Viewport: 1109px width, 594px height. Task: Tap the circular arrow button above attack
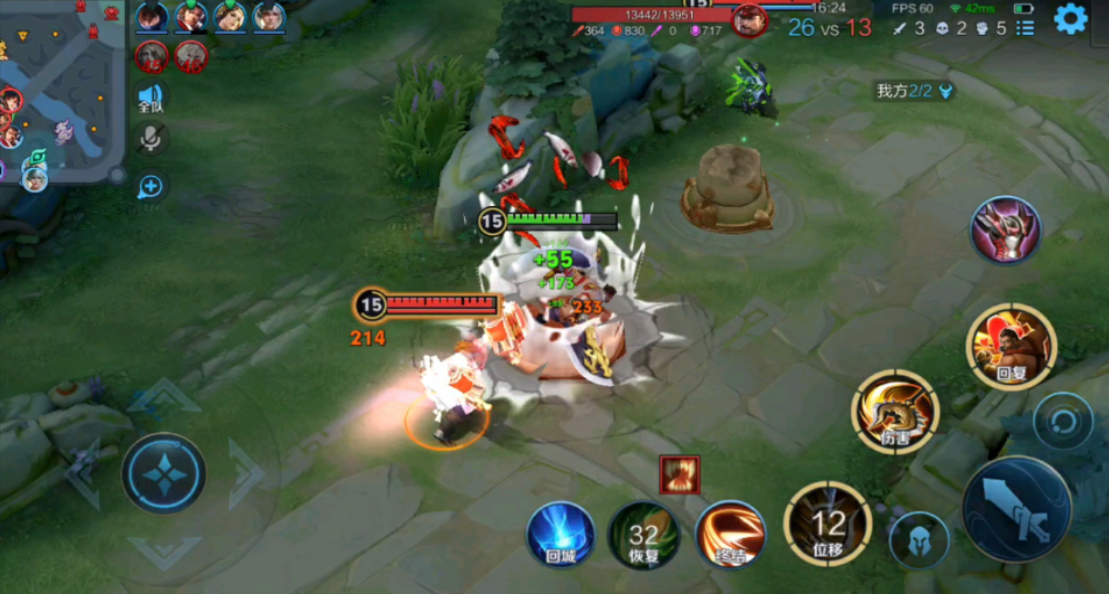[1062, 421]
